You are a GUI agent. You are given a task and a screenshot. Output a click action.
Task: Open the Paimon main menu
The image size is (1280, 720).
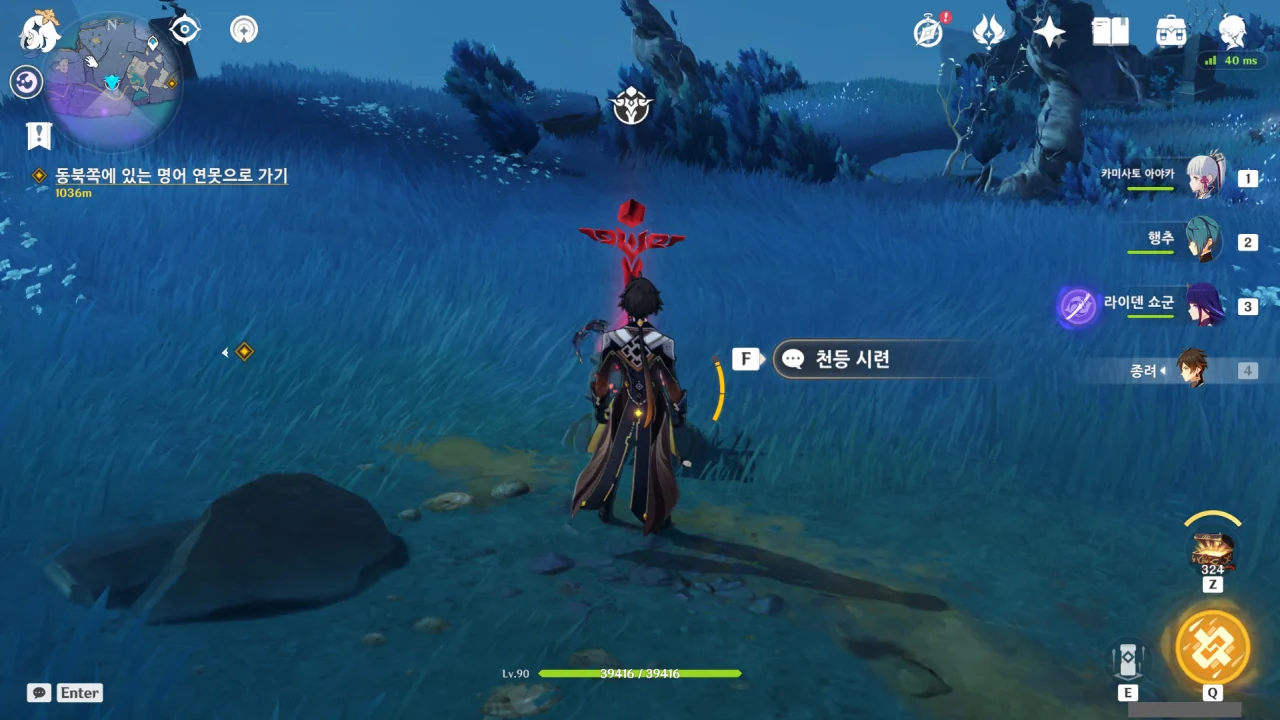click(40, 32)
